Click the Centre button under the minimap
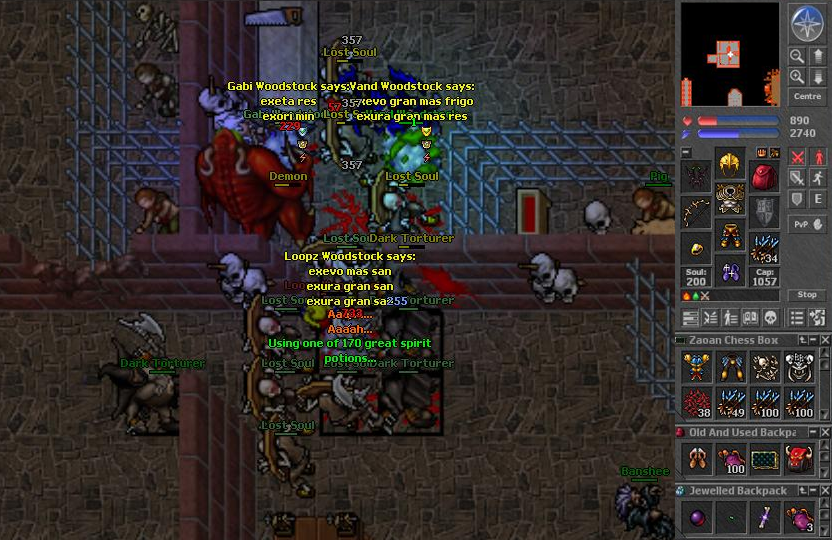This screenshot has width=832, height=540. (x=806, y=97)
